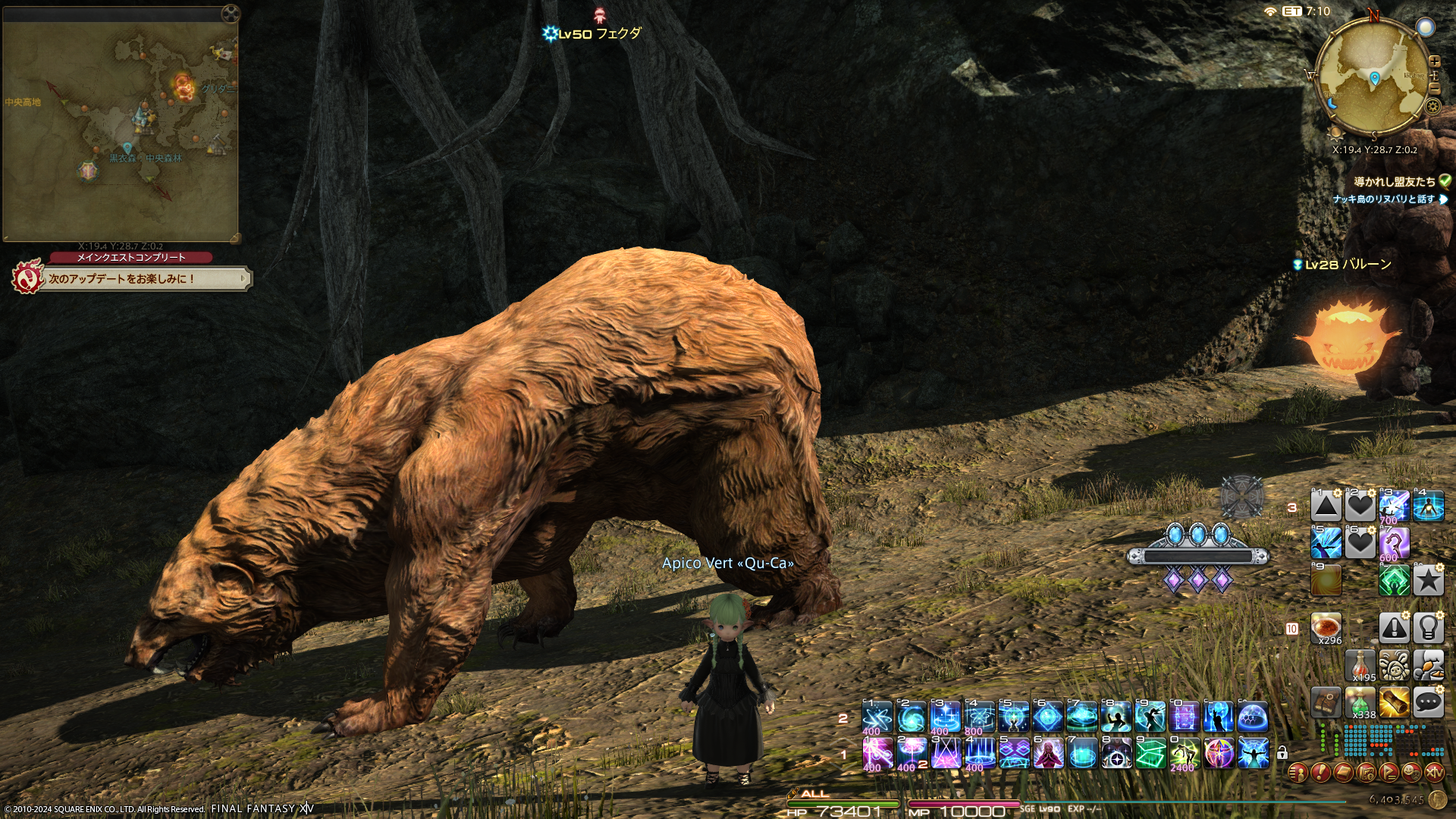Activate the lightbulb macro icon

tap(1428, 628)
